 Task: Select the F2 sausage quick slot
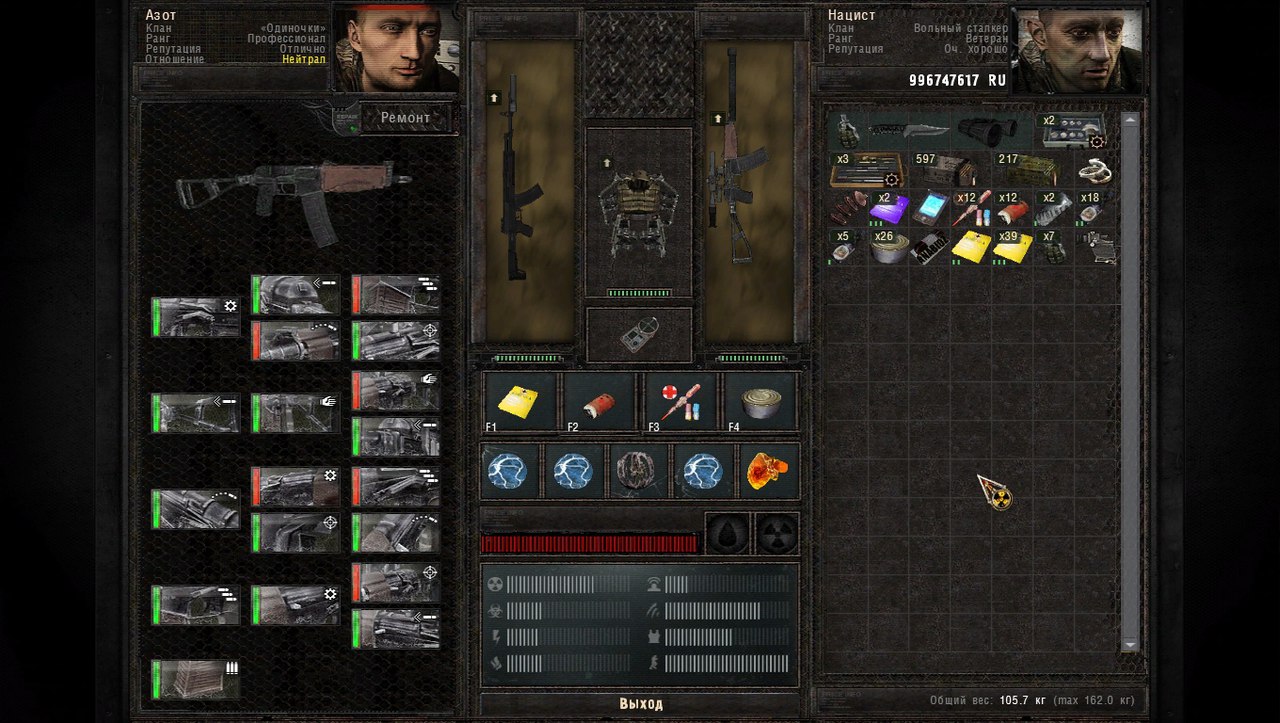600,402
